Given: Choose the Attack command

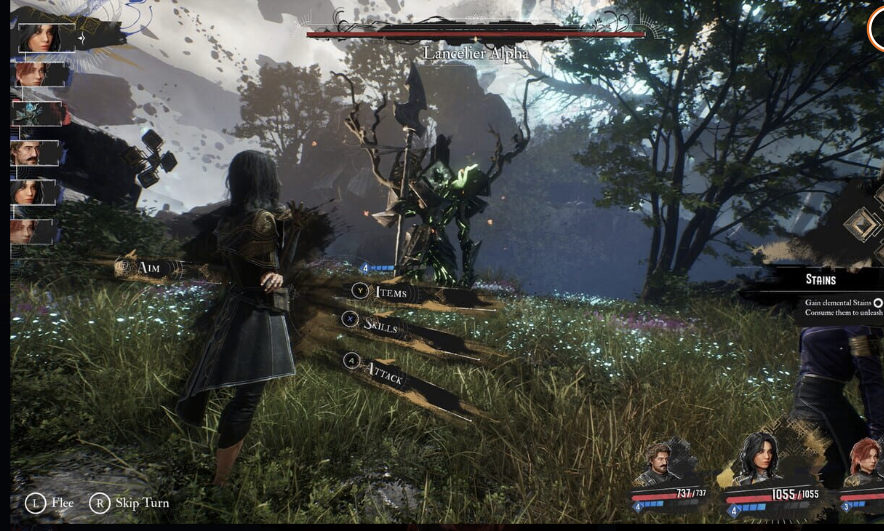Looking at the screenshot, I should pos(383,375).
